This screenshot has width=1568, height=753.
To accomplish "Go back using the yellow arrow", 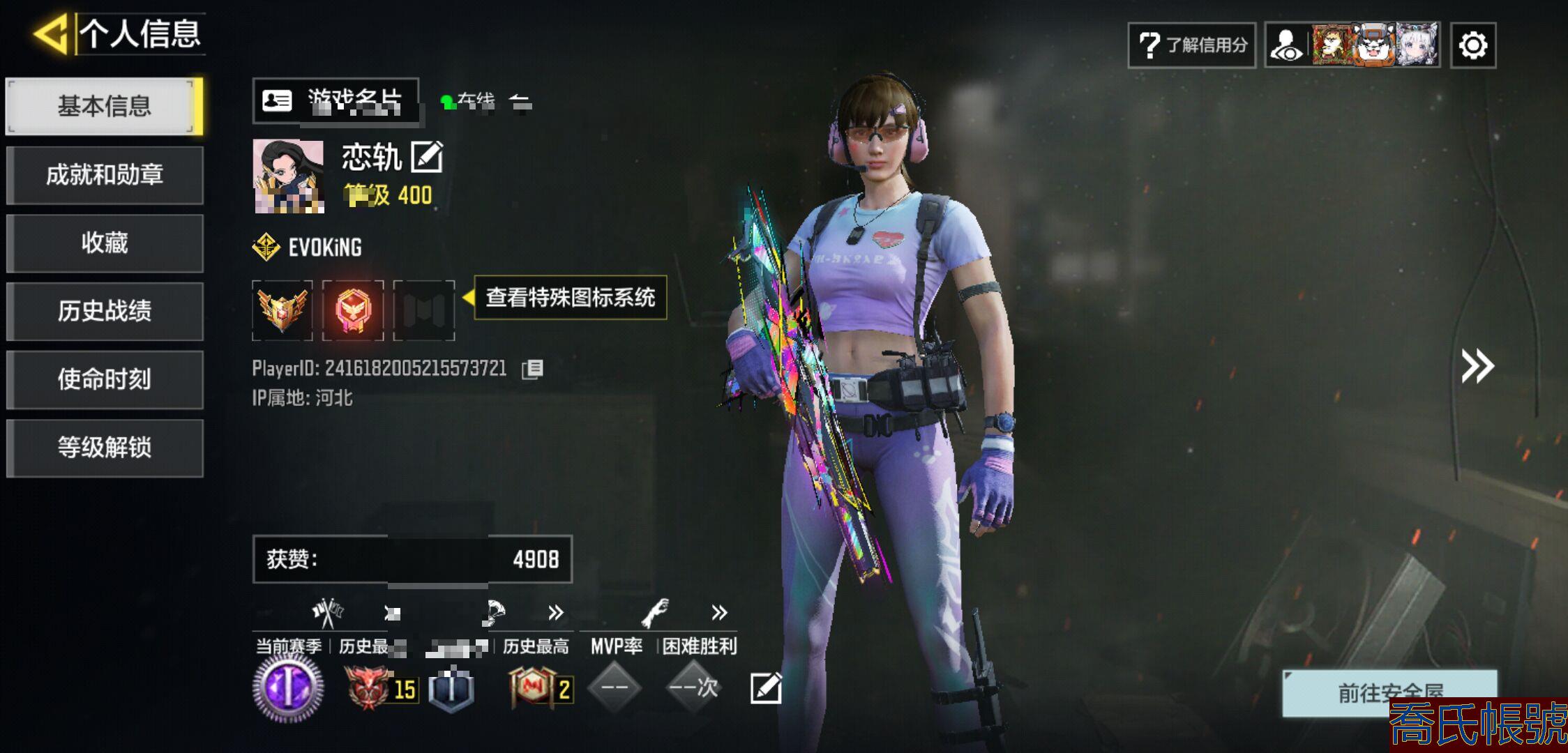I will tap(50, 33).
